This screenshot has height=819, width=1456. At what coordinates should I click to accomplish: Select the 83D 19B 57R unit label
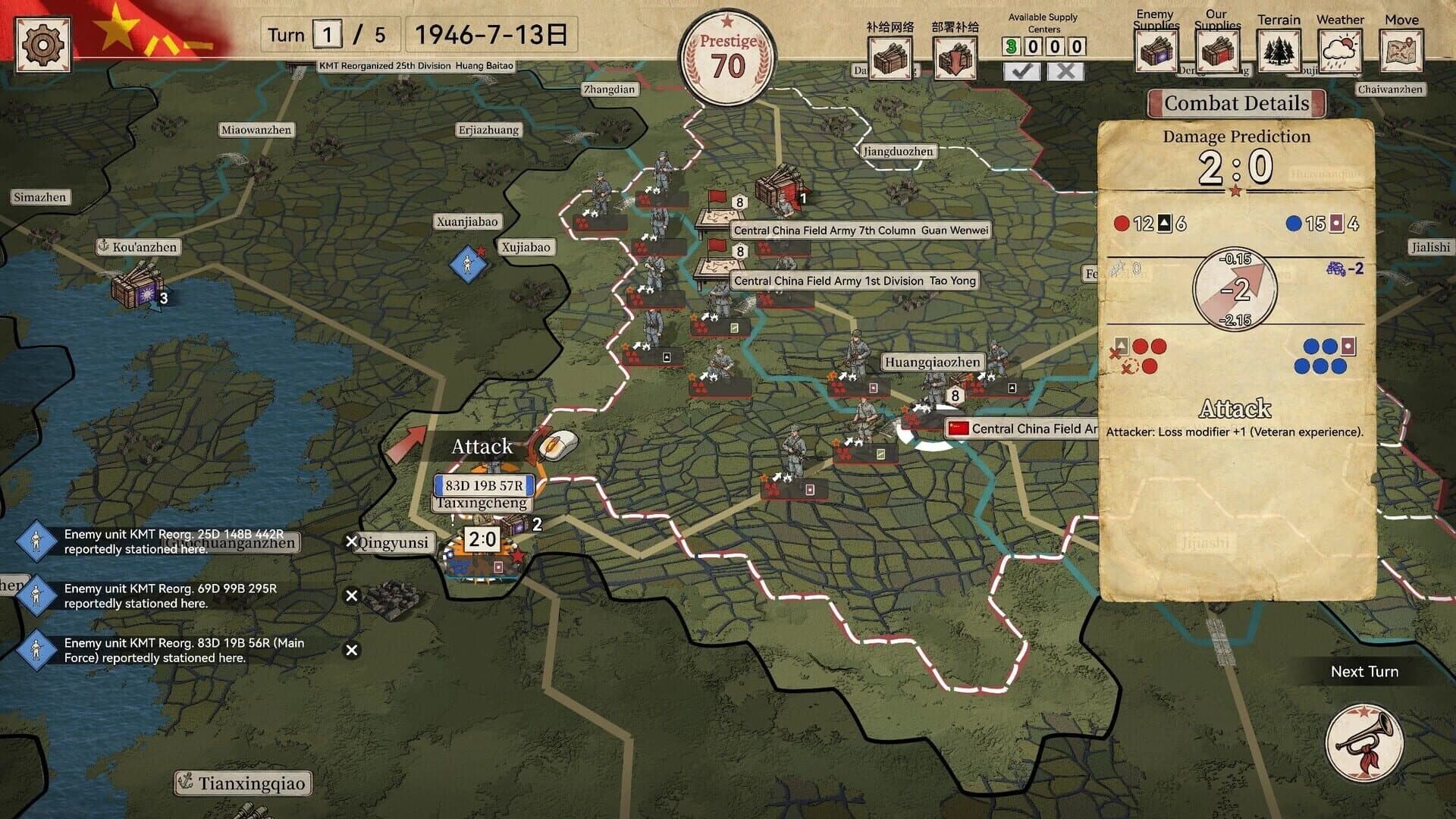pyautogui.click(x=483, y=485)
